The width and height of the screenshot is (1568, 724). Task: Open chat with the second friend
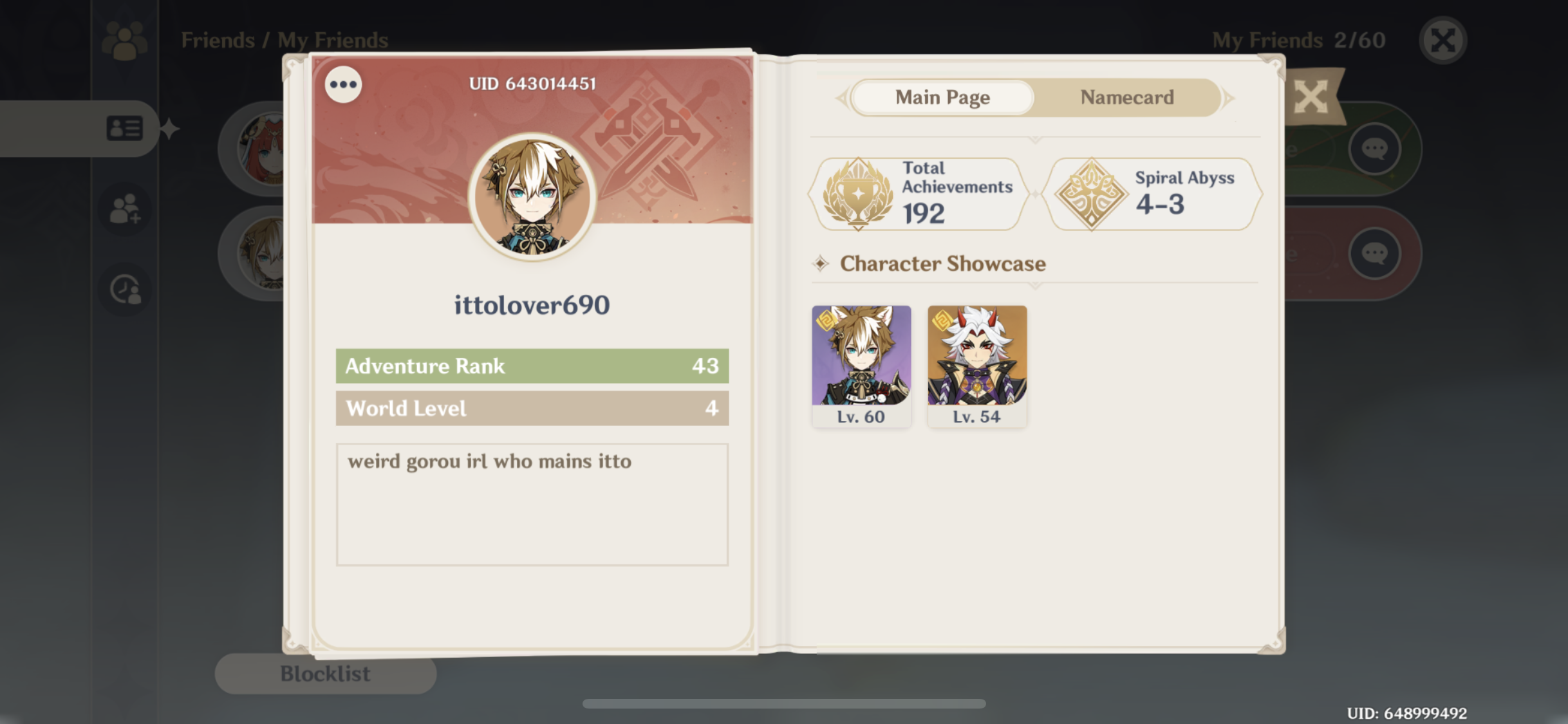(1373, 252)
